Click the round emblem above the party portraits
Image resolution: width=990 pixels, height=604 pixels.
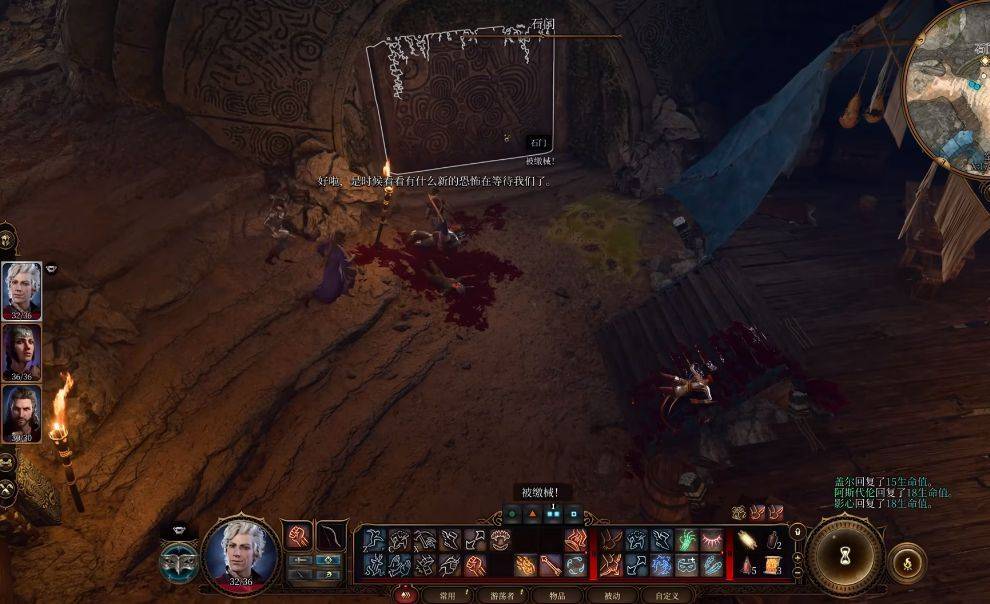(6, 240)
